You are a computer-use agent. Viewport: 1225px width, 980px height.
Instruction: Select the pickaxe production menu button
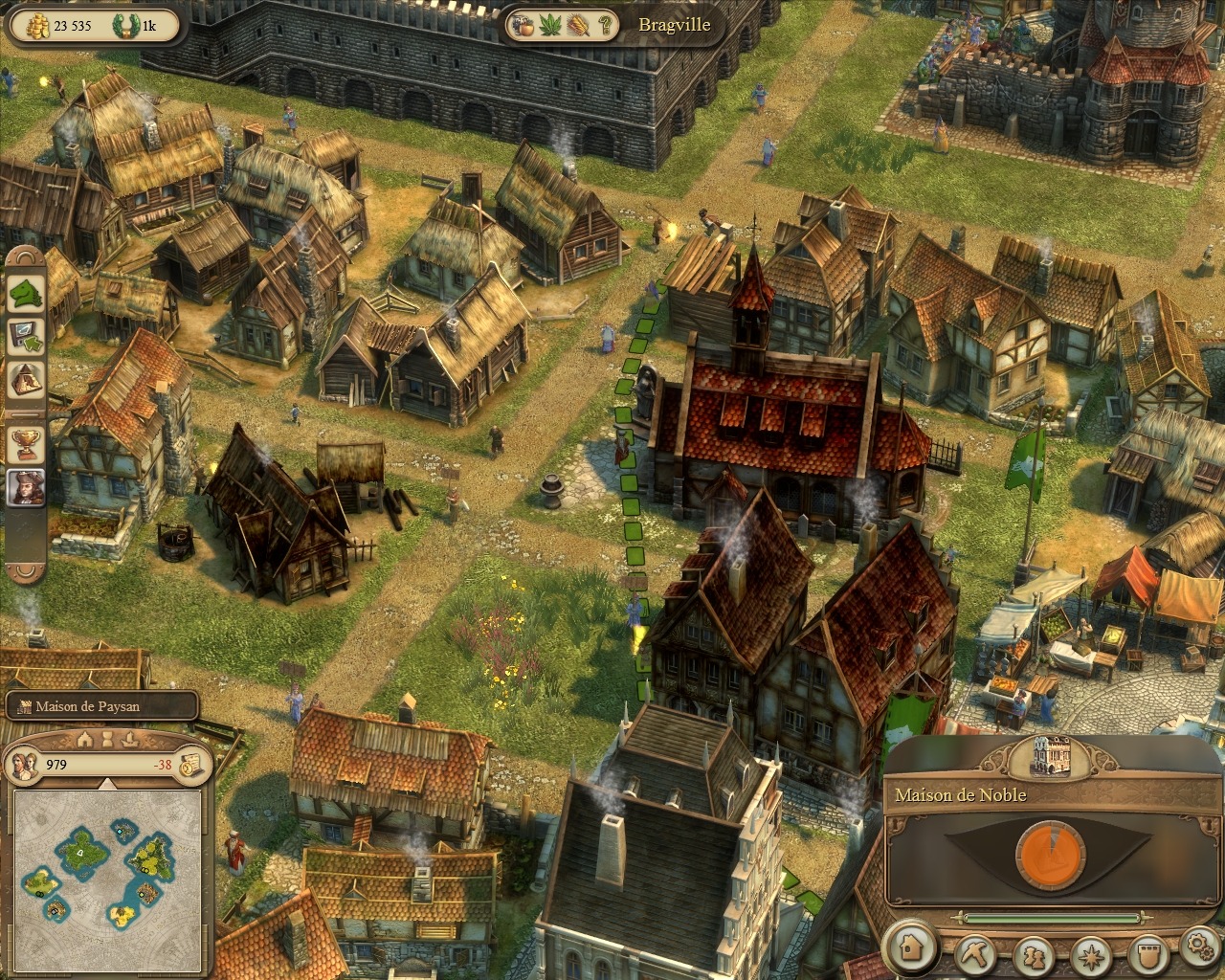click(977, 955)
